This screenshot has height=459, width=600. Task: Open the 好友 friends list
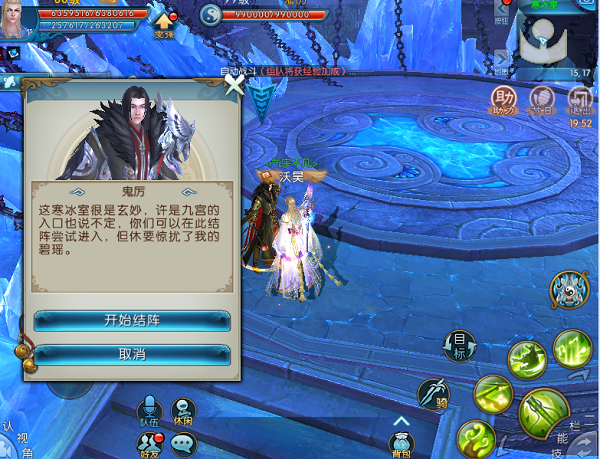tap(148, 445)
